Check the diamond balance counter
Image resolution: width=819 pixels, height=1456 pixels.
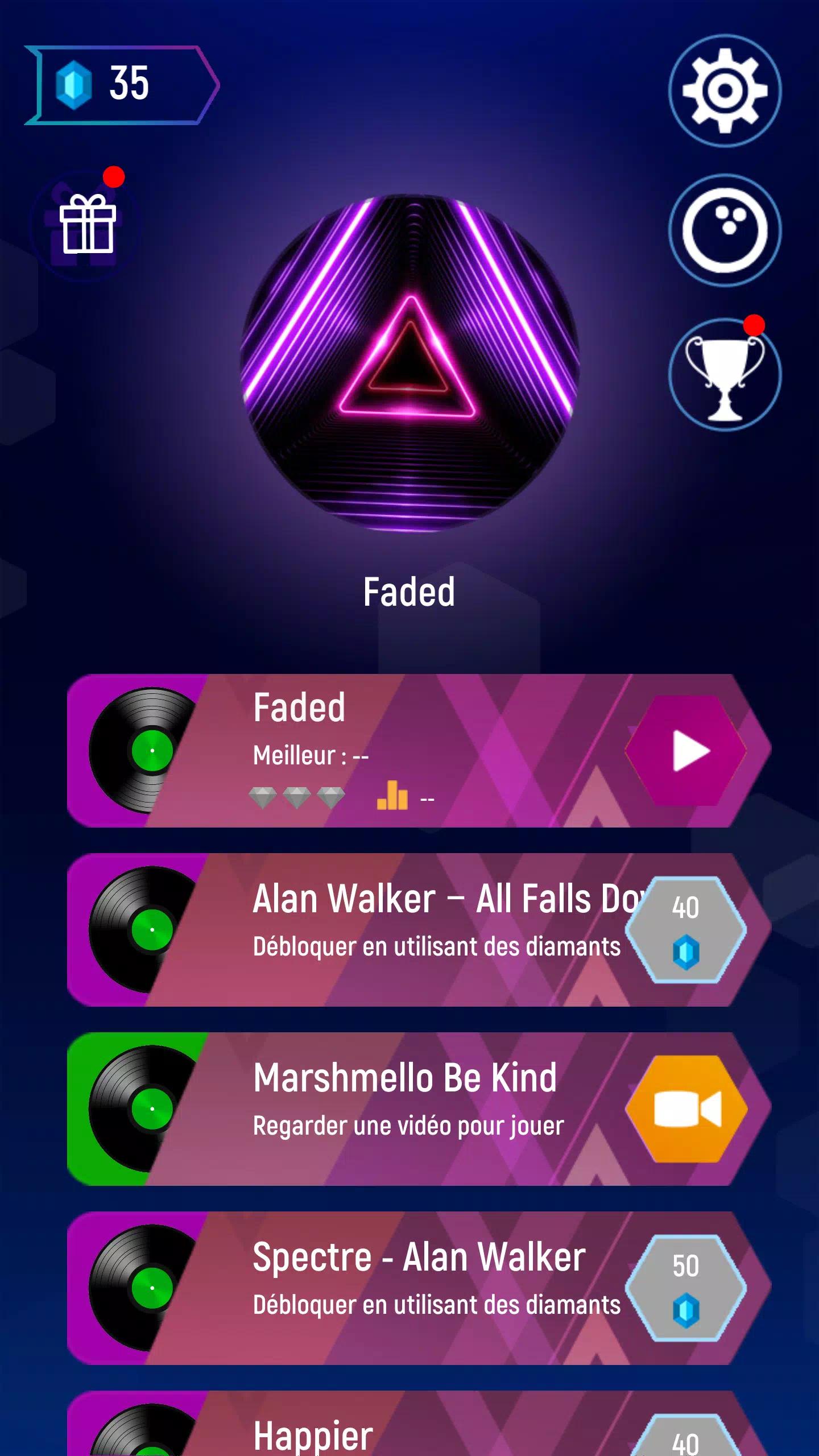(122, 84)
